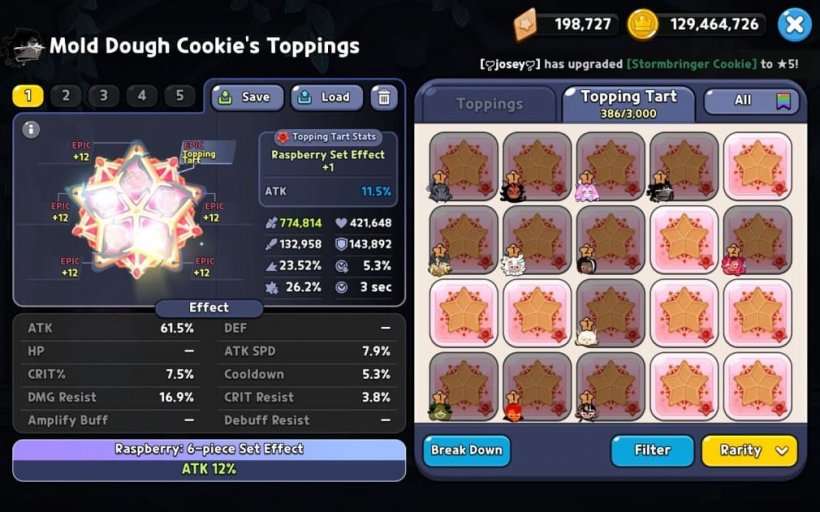Choose topping preset 5
Viewport: 820px width, 512px height.
(x=180, y=96)
